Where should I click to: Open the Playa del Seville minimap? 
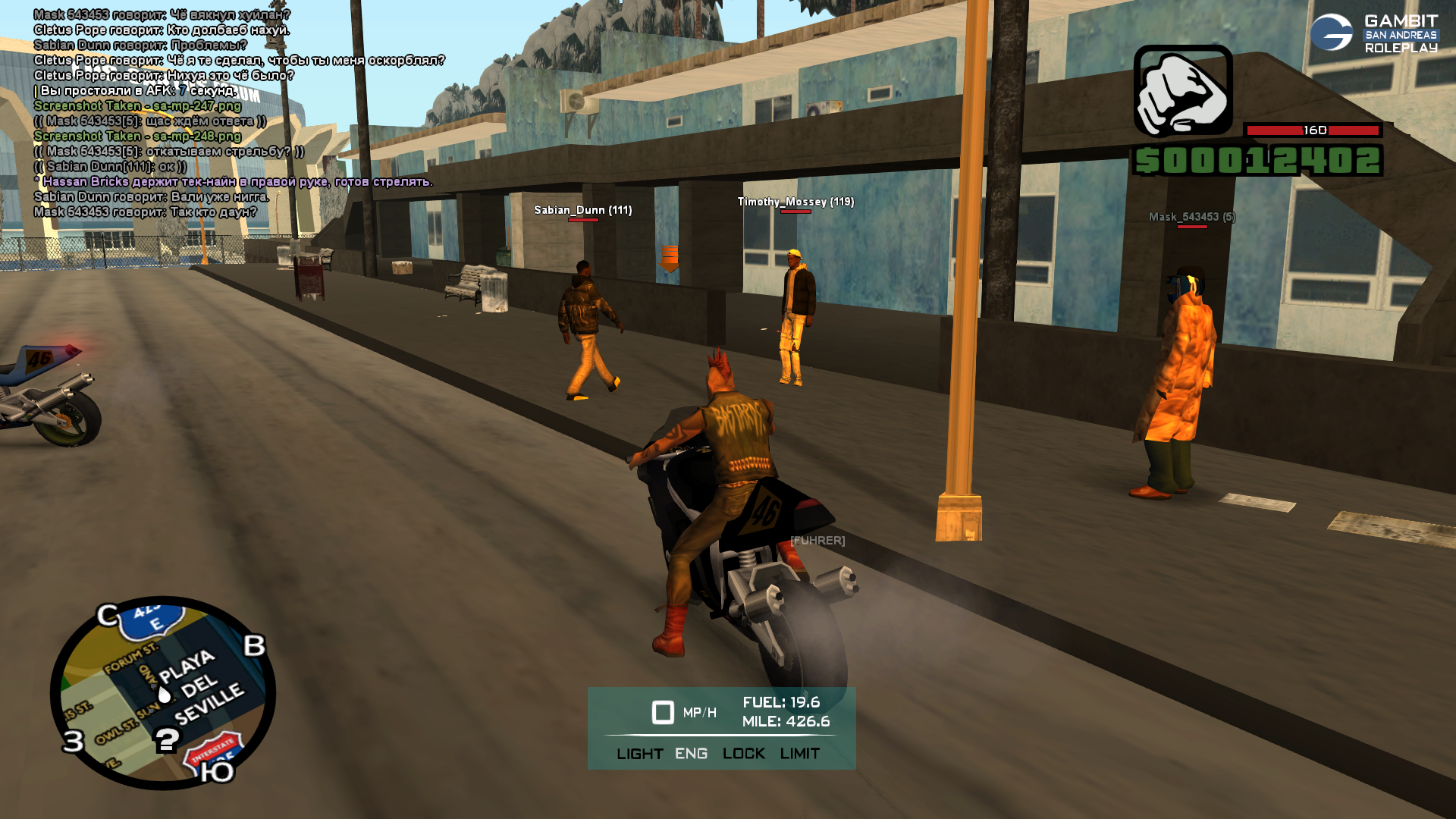(x=163, y=692)
